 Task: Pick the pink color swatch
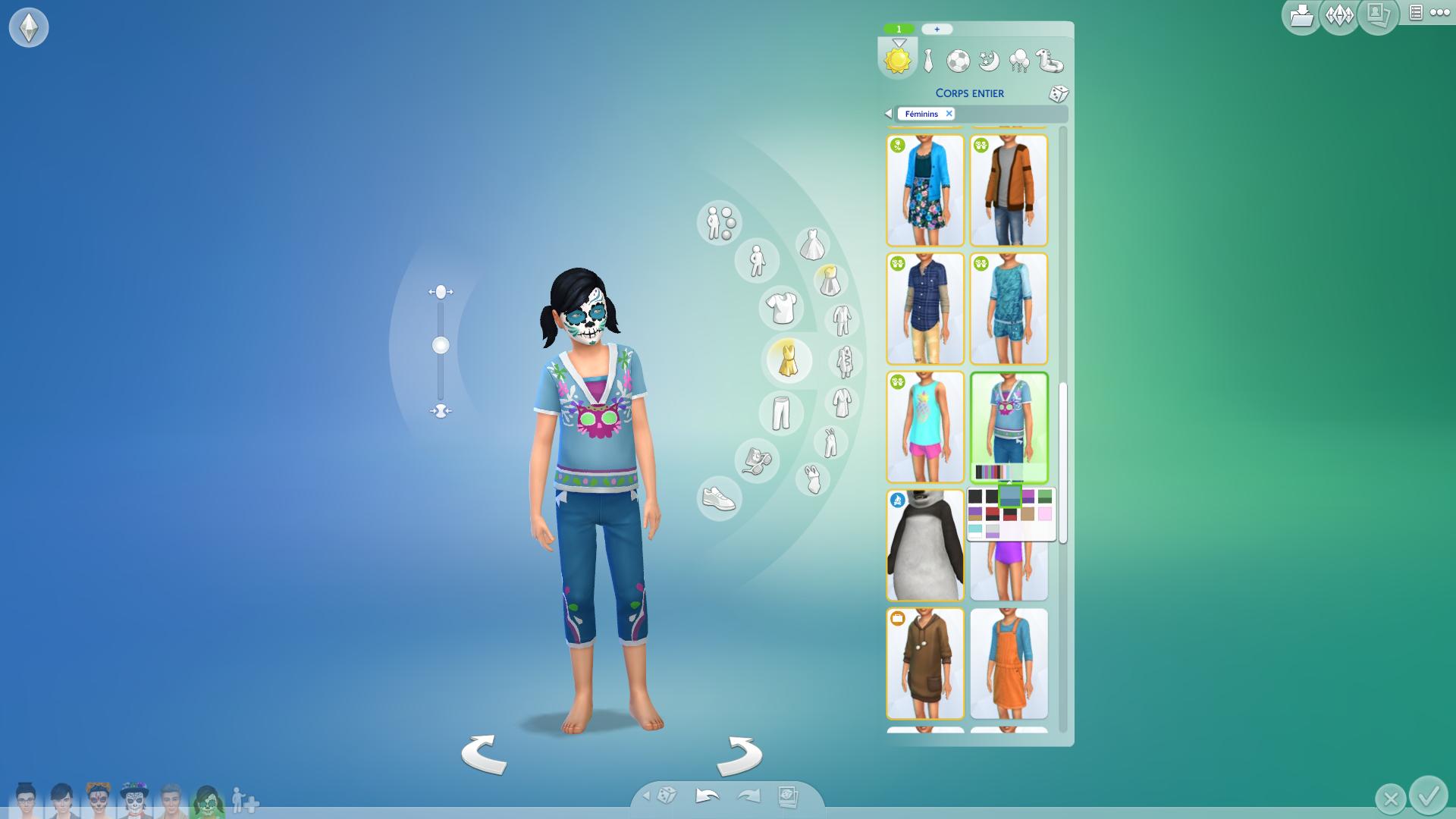tap(1045, 514)
